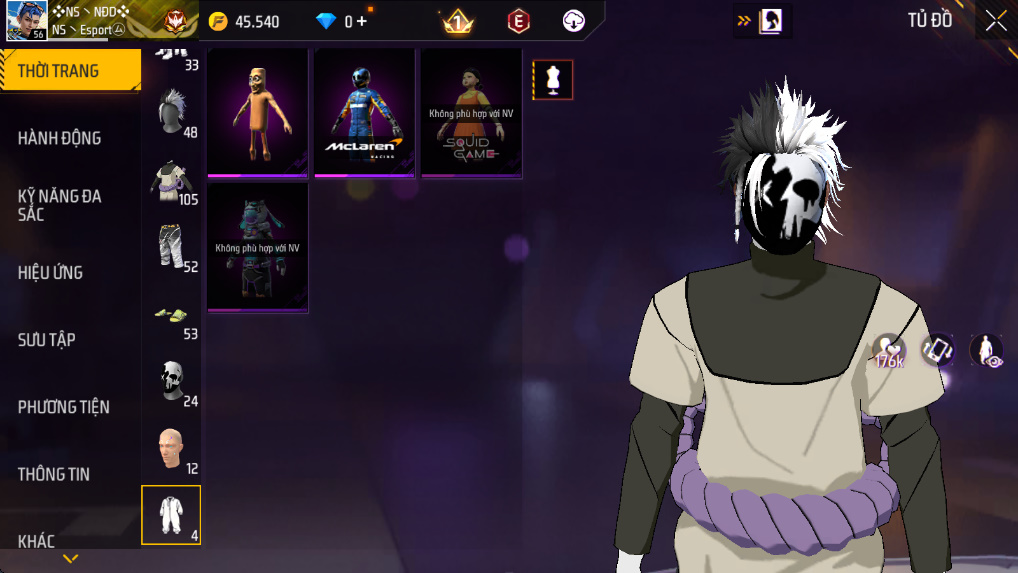Switch to the bald head face tab
The width and height of the screenshot is (1018, 573).
coord(171,449)
